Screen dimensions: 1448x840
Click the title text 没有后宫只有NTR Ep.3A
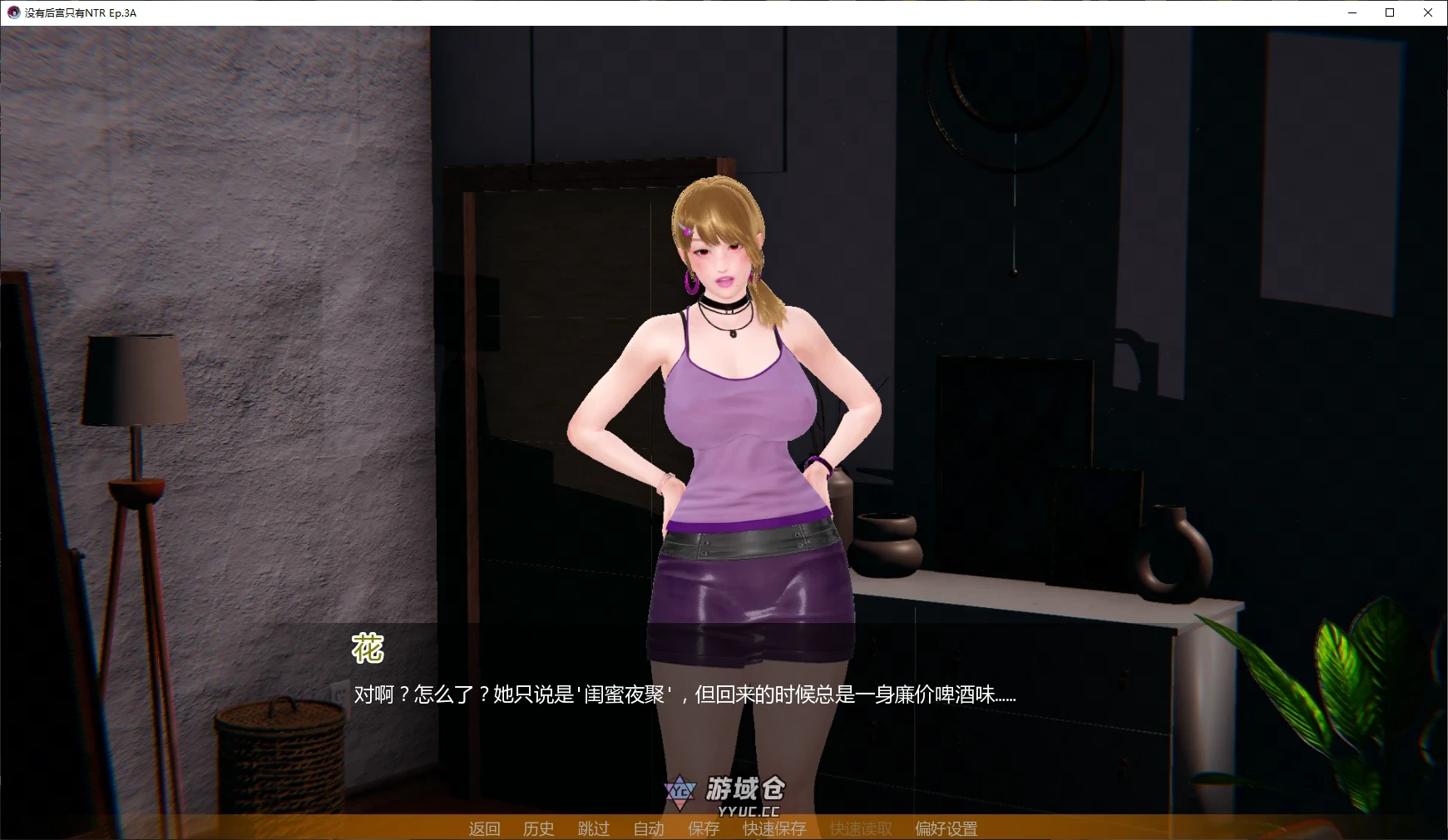(x=81, y=12)
